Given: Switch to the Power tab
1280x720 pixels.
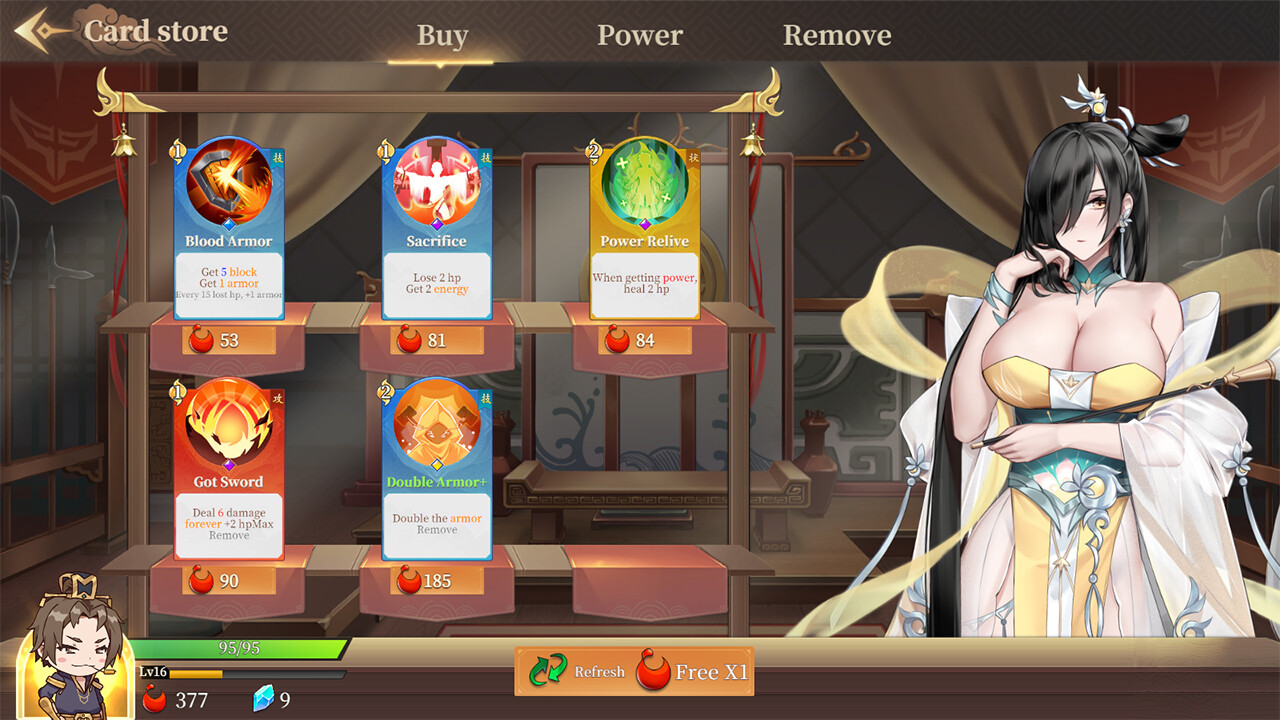Looking at the screenshot, I should click(x=639, y=35).
